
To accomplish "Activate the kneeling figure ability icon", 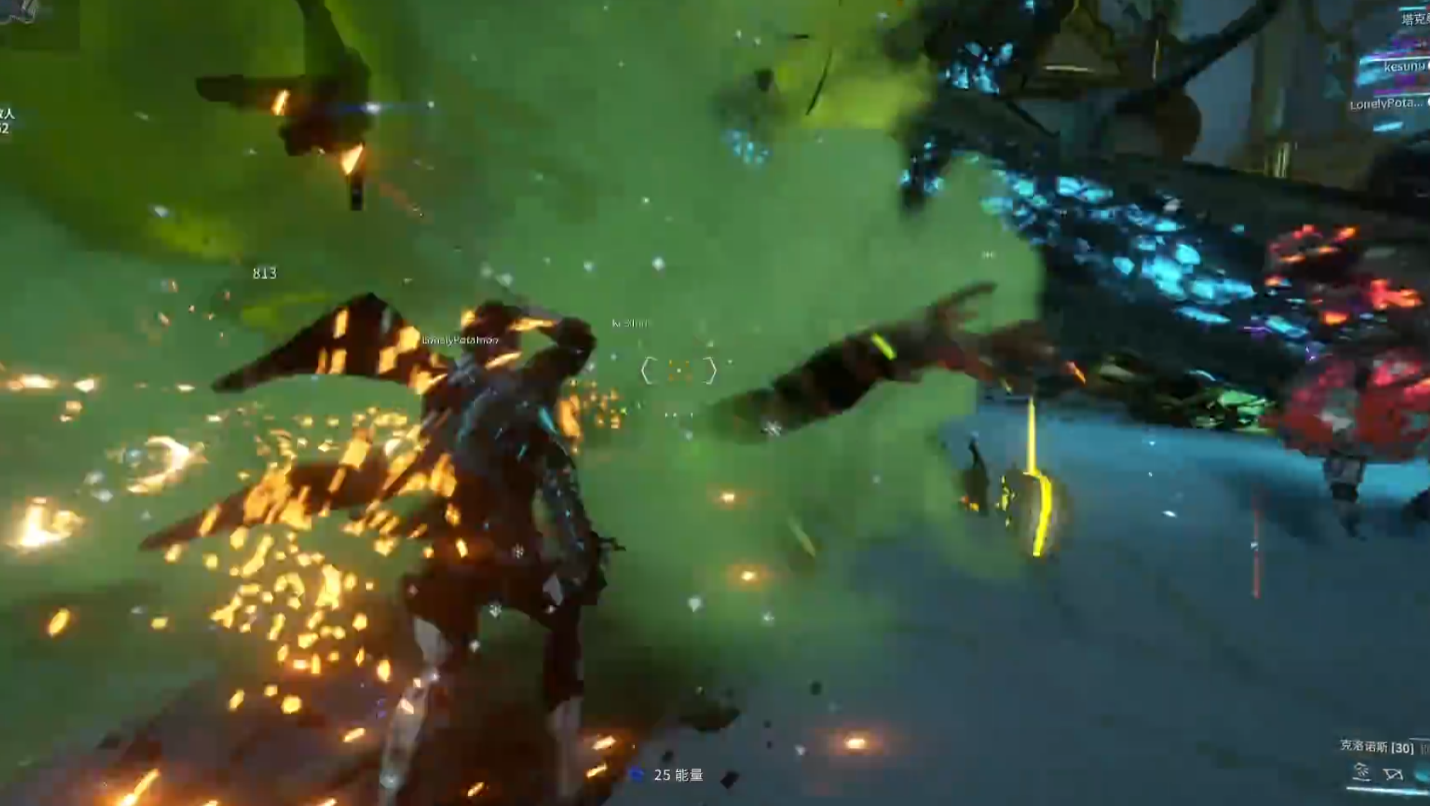I will [x=1361, y=772].
